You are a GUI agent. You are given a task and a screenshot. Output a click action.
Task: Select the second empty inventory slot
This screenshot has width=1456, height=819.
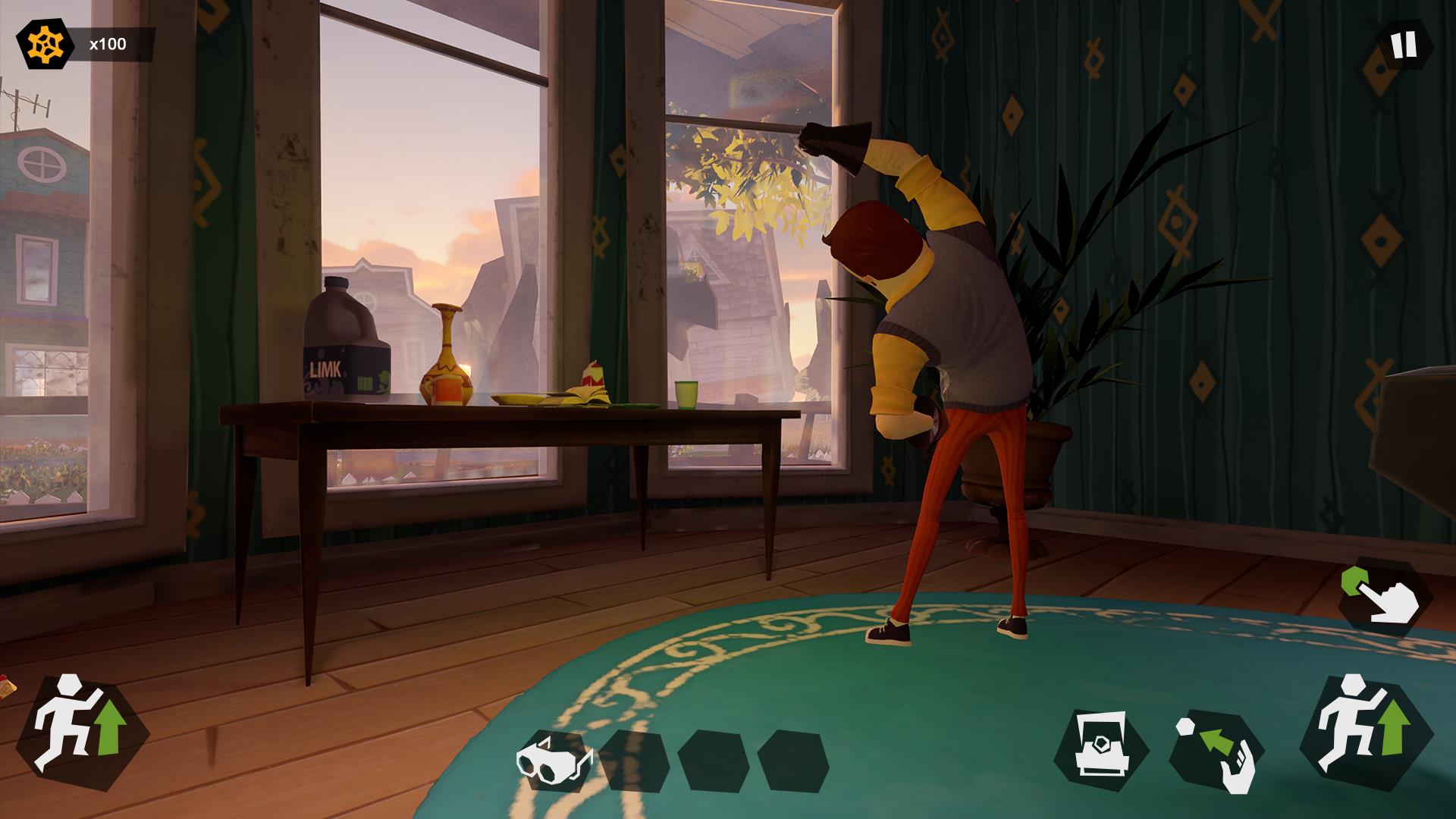(x=635, y=758)
